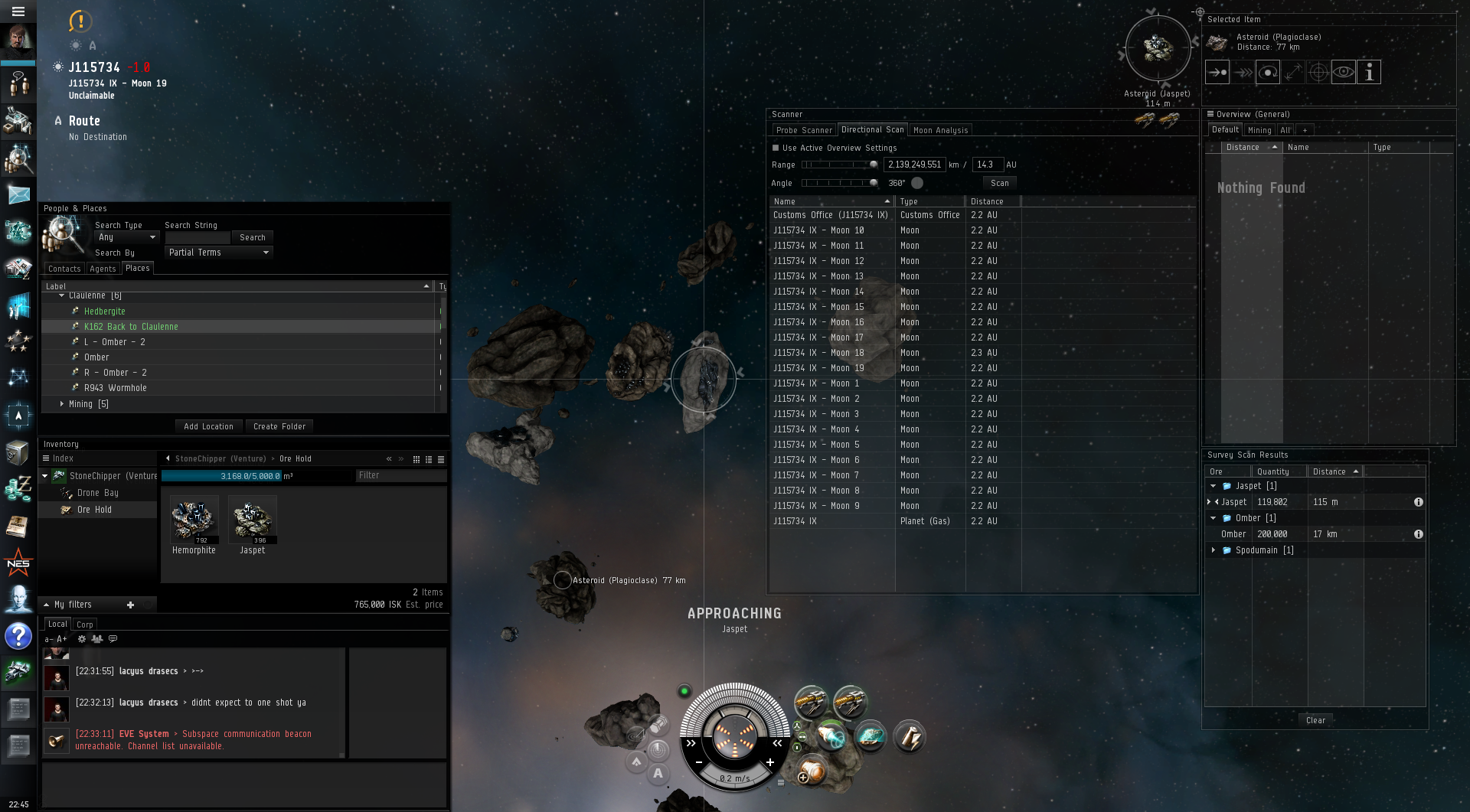Click the Search button in People & Places
The height and width of the screenshot is (812, 1470).
click(252, 237)
